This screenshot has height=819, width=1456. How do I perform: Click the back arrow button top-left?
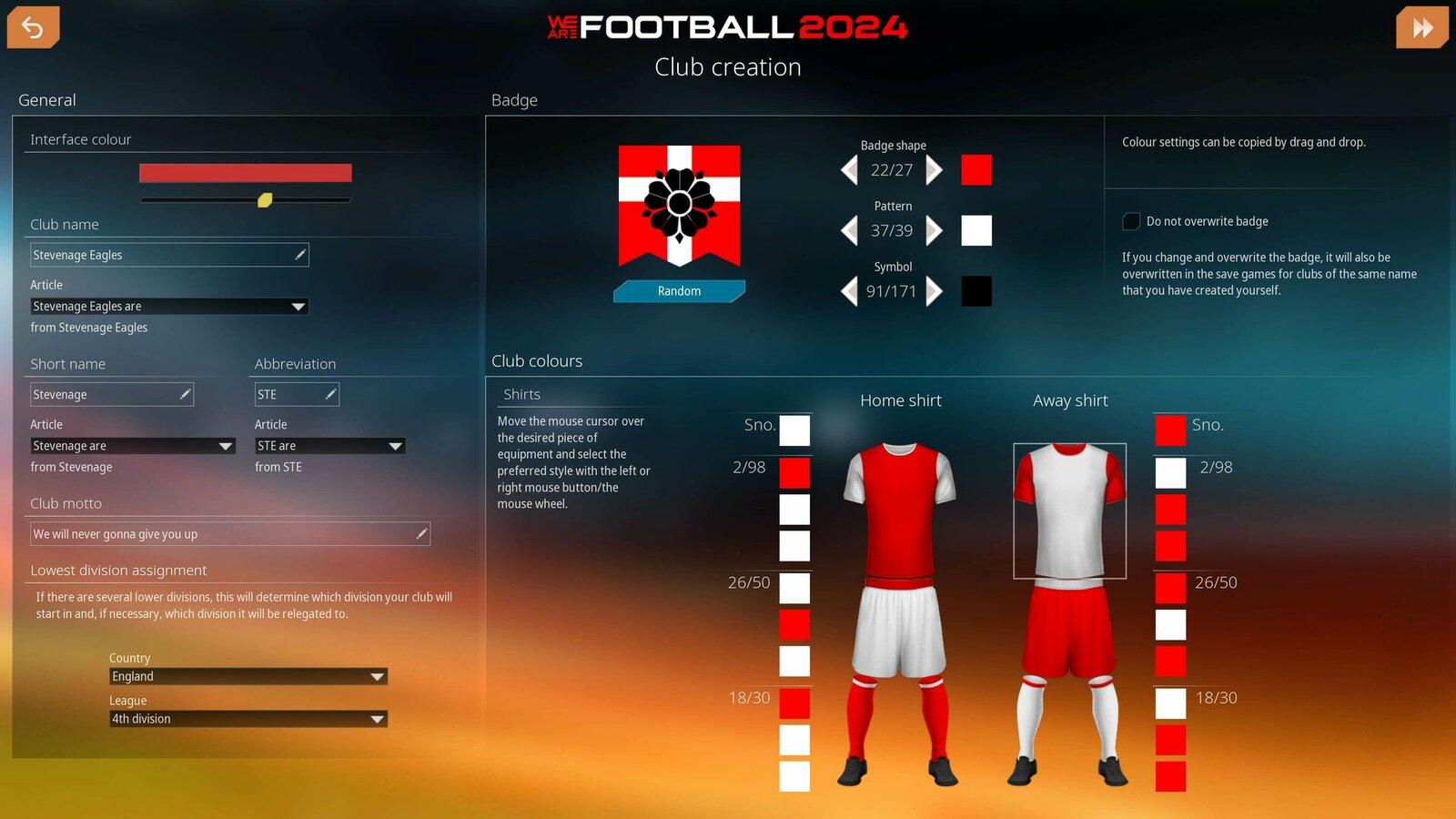click(x=33, y=27)
